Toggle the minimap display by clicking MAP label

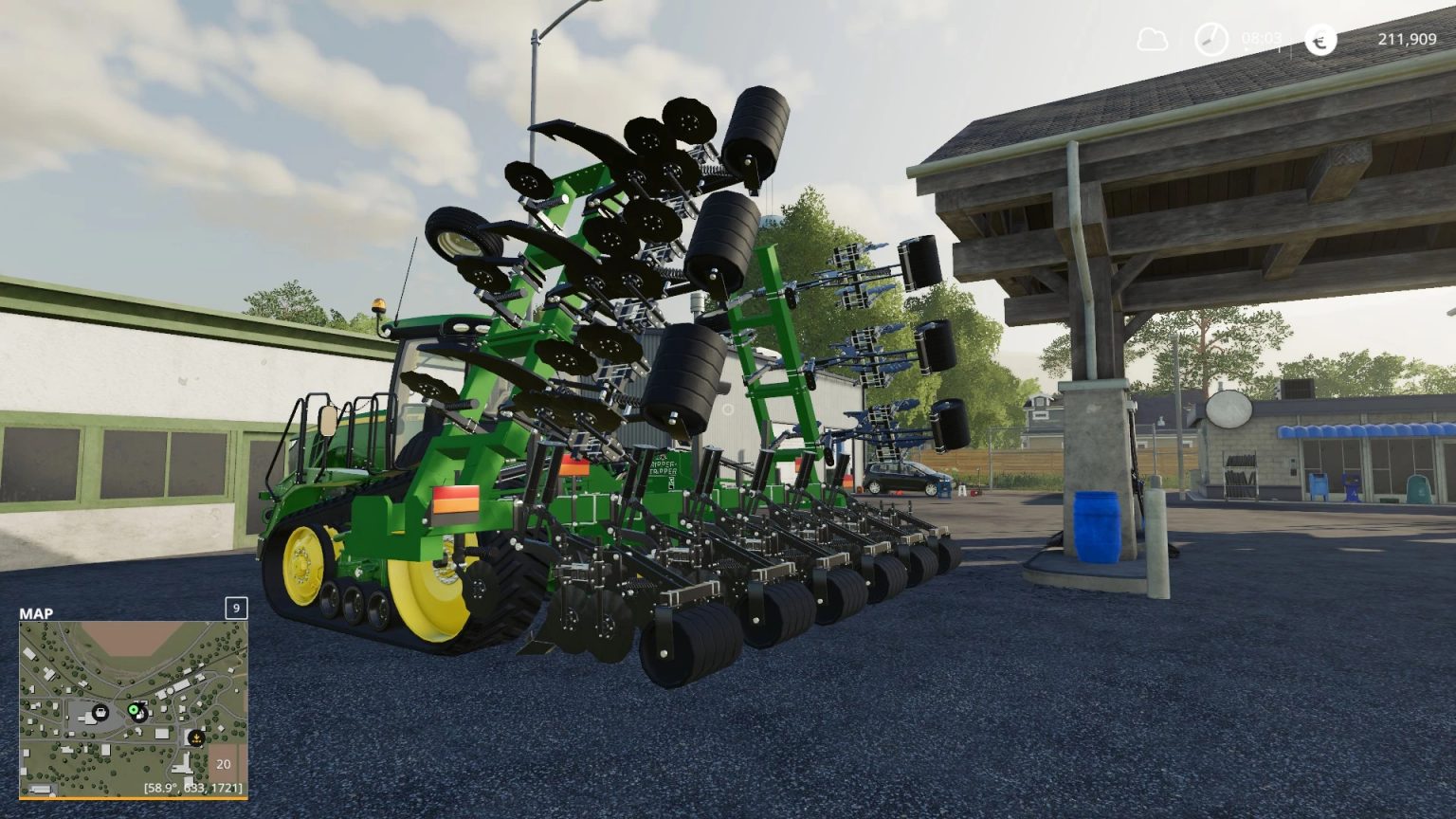pos(36,613)
